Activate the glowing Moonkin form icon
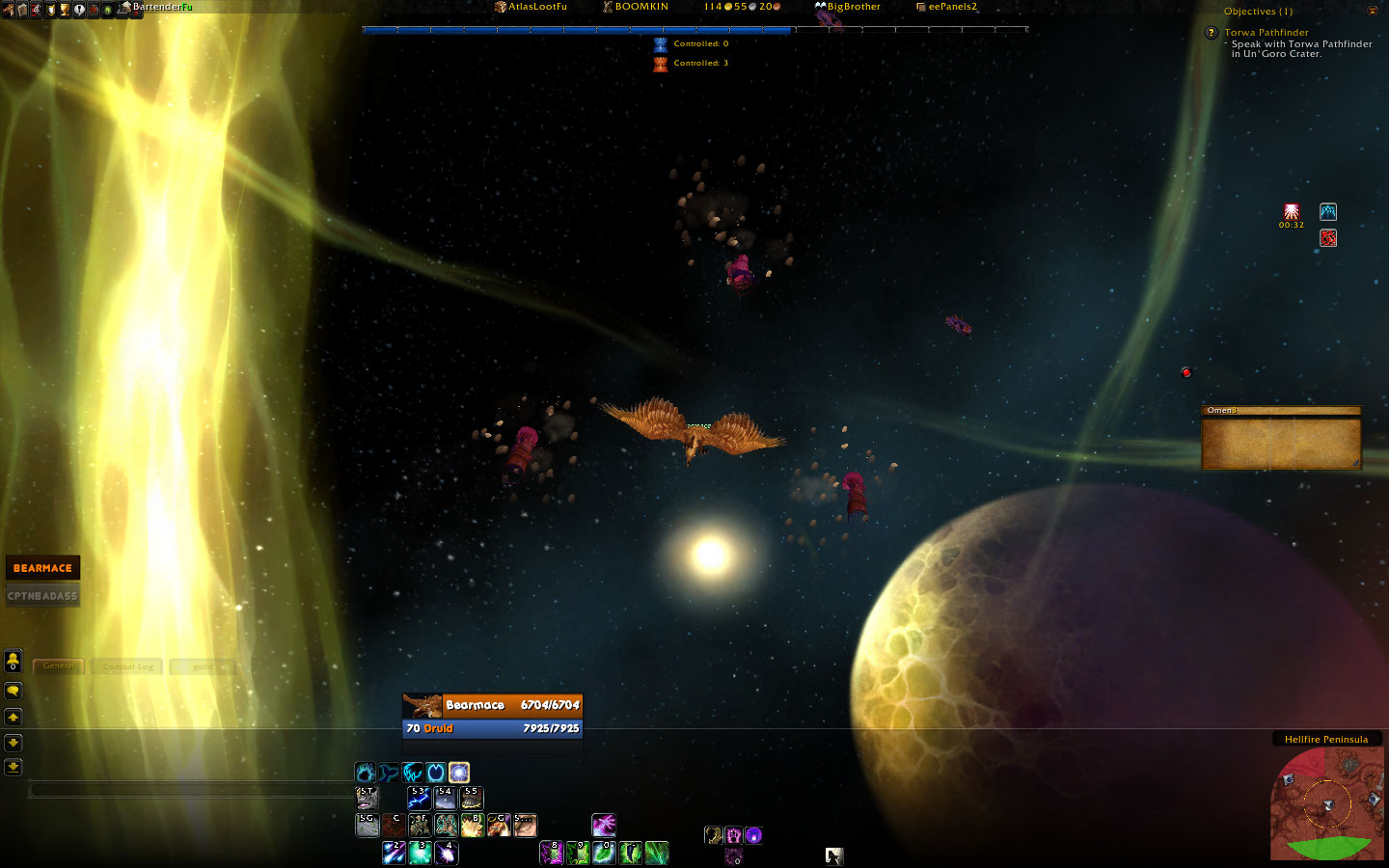Screen dimensions: 1389x868 (x=459, y=773)
